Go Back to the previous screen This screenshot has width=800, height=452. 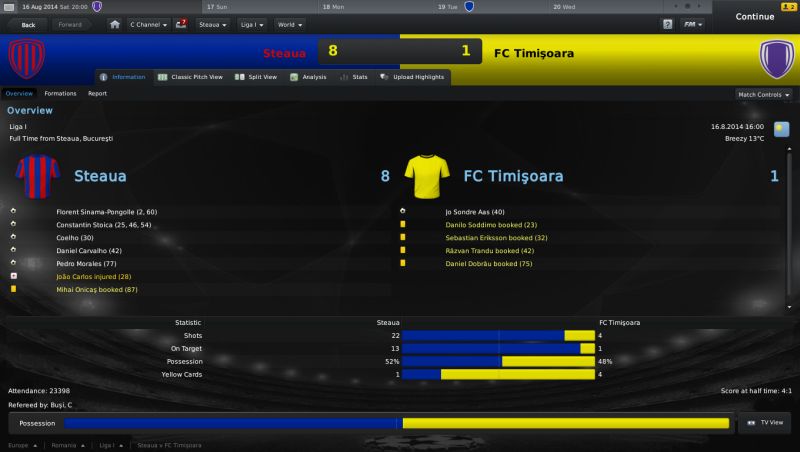(27, 23)
